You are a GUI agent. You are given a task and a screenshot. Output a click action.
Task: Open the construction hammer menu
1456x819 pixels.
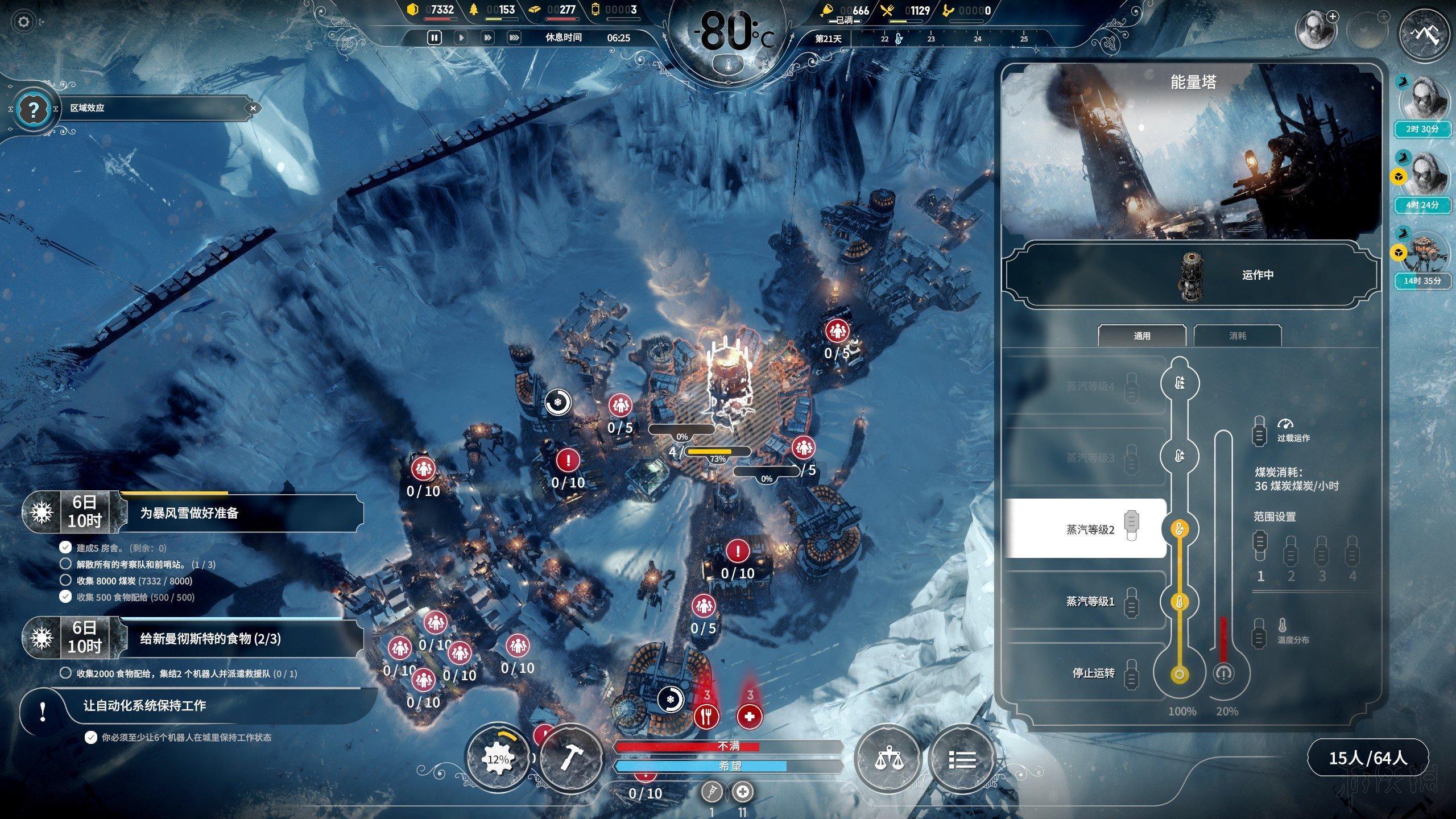pos(571,758)
